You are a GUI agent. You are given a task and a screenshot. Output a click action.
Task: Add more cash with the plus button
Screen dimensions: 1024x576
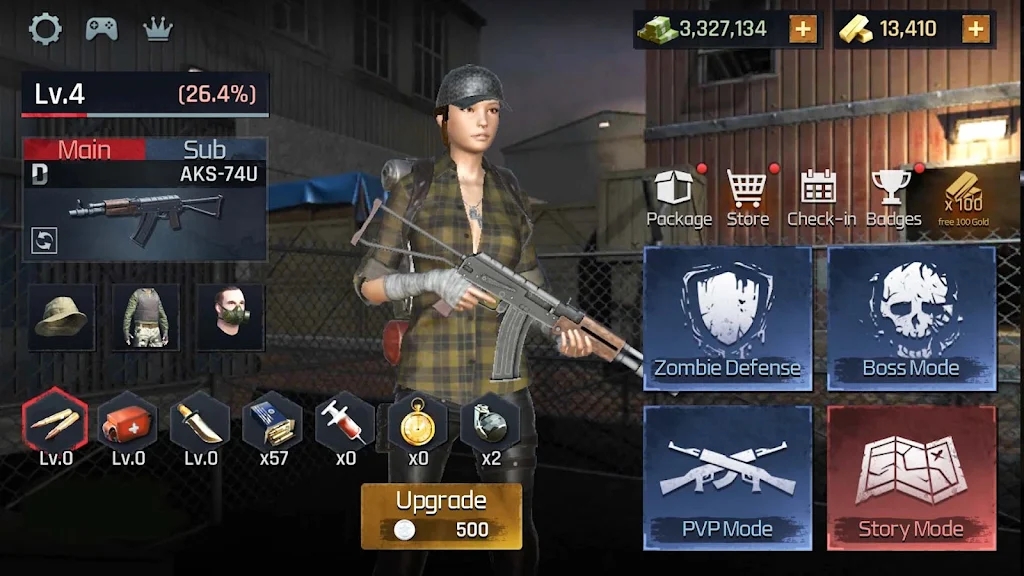coord(802,29)
